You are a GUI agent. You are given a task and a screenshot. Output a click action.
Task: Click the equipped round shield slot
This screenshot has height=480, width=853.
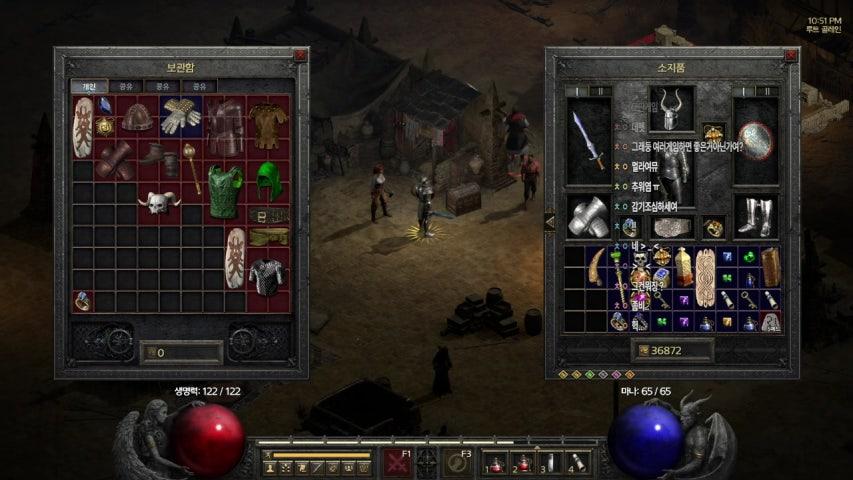coord(756,140)
